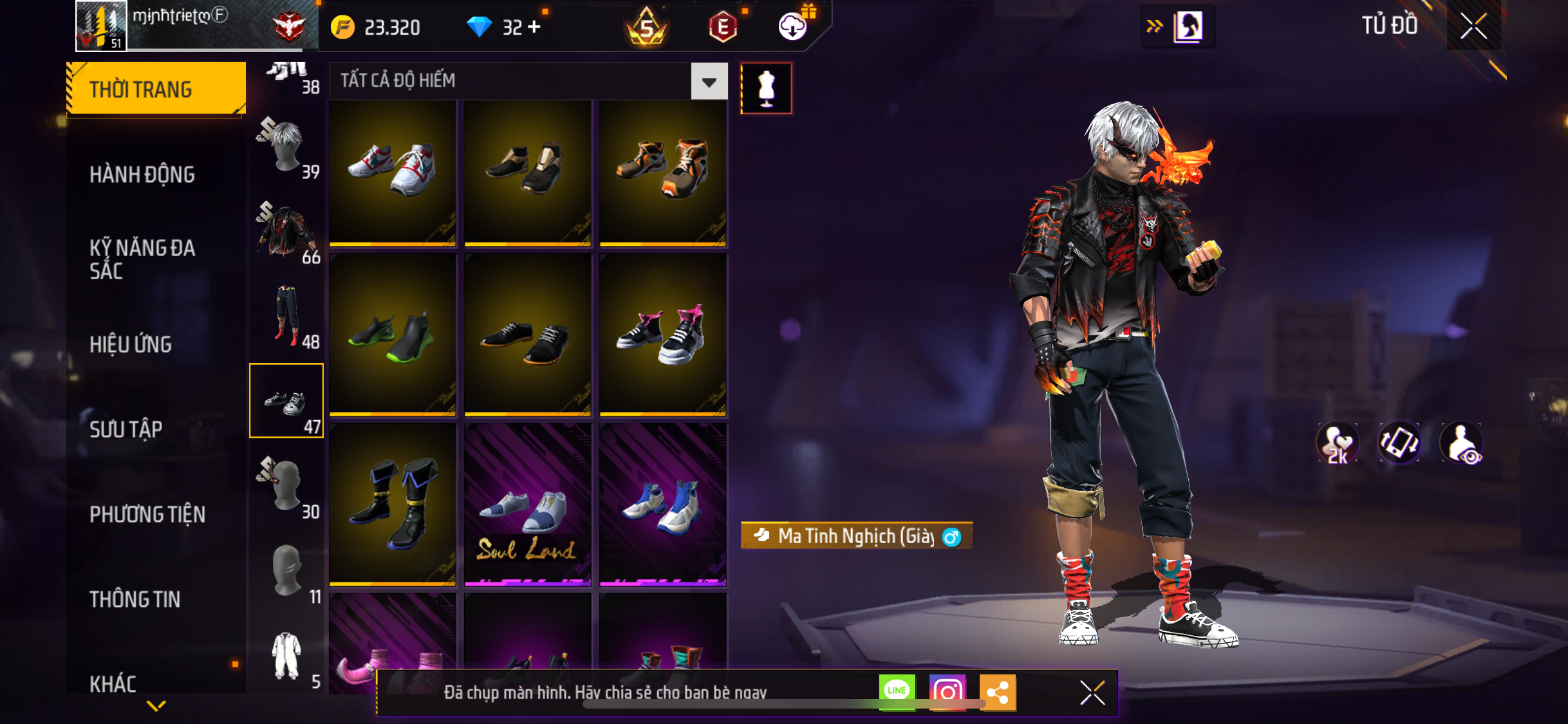1568x724 pixels.
Task: Share the screenshot via LINE
Action: coord(897,692)
